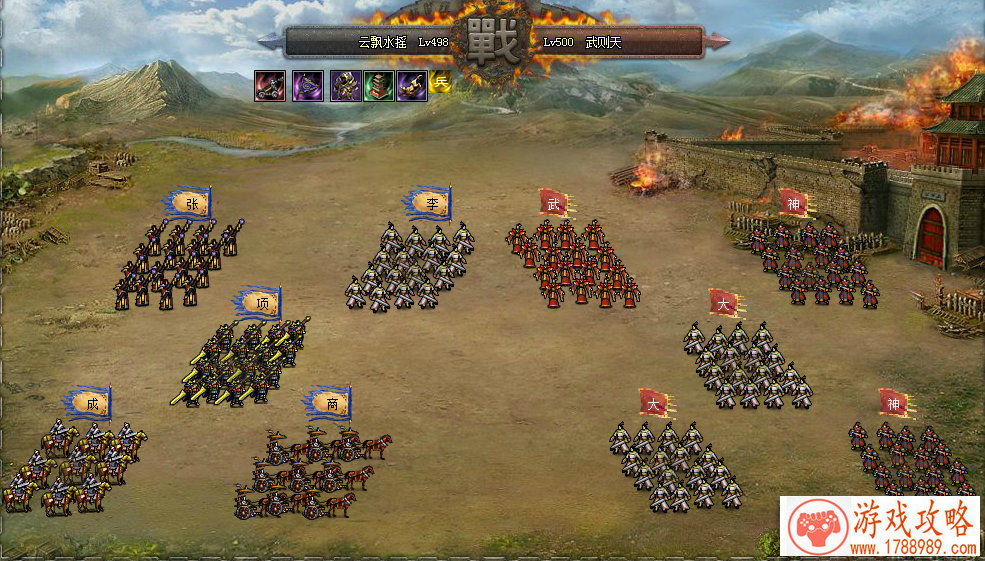This screenshot has width=985, height=561.
Task: Select the golden horse buff icon
Action: [412, 85]
